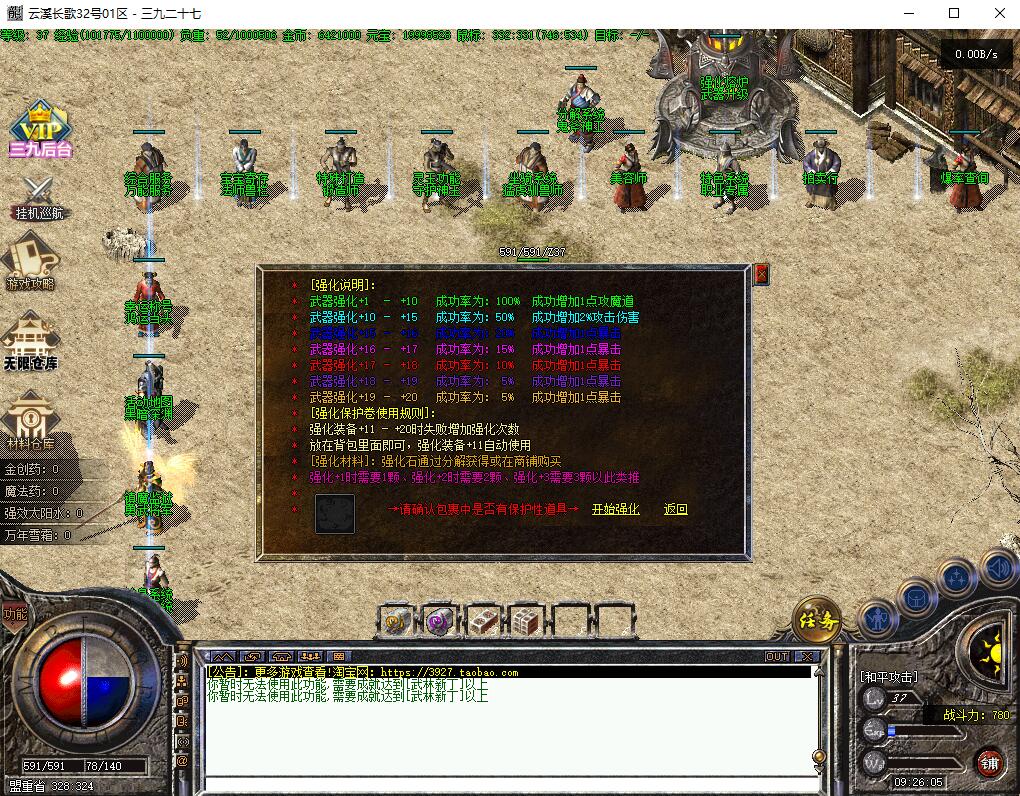Use the purple-gem scroll hotbar item

tap(440, 621)
